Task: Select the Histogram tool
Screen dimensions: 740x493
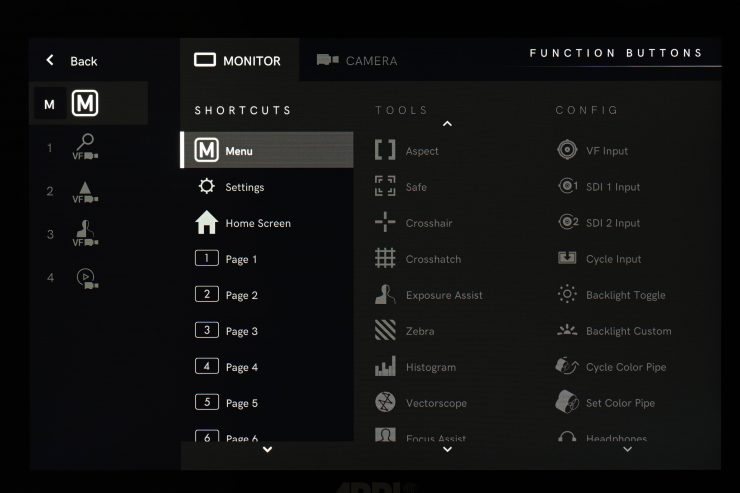Action: pos(430,367)
